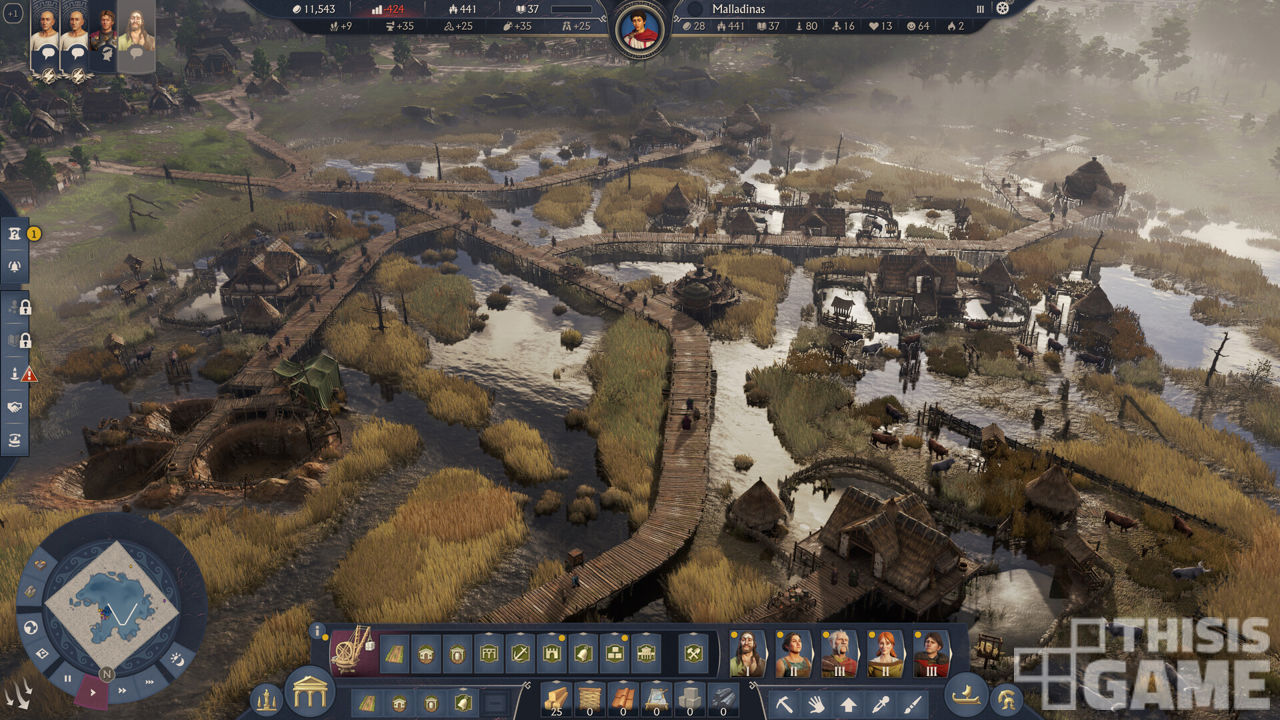Pause the game speed
Screen dimensions: 1280x720
[x=68, y=677]
